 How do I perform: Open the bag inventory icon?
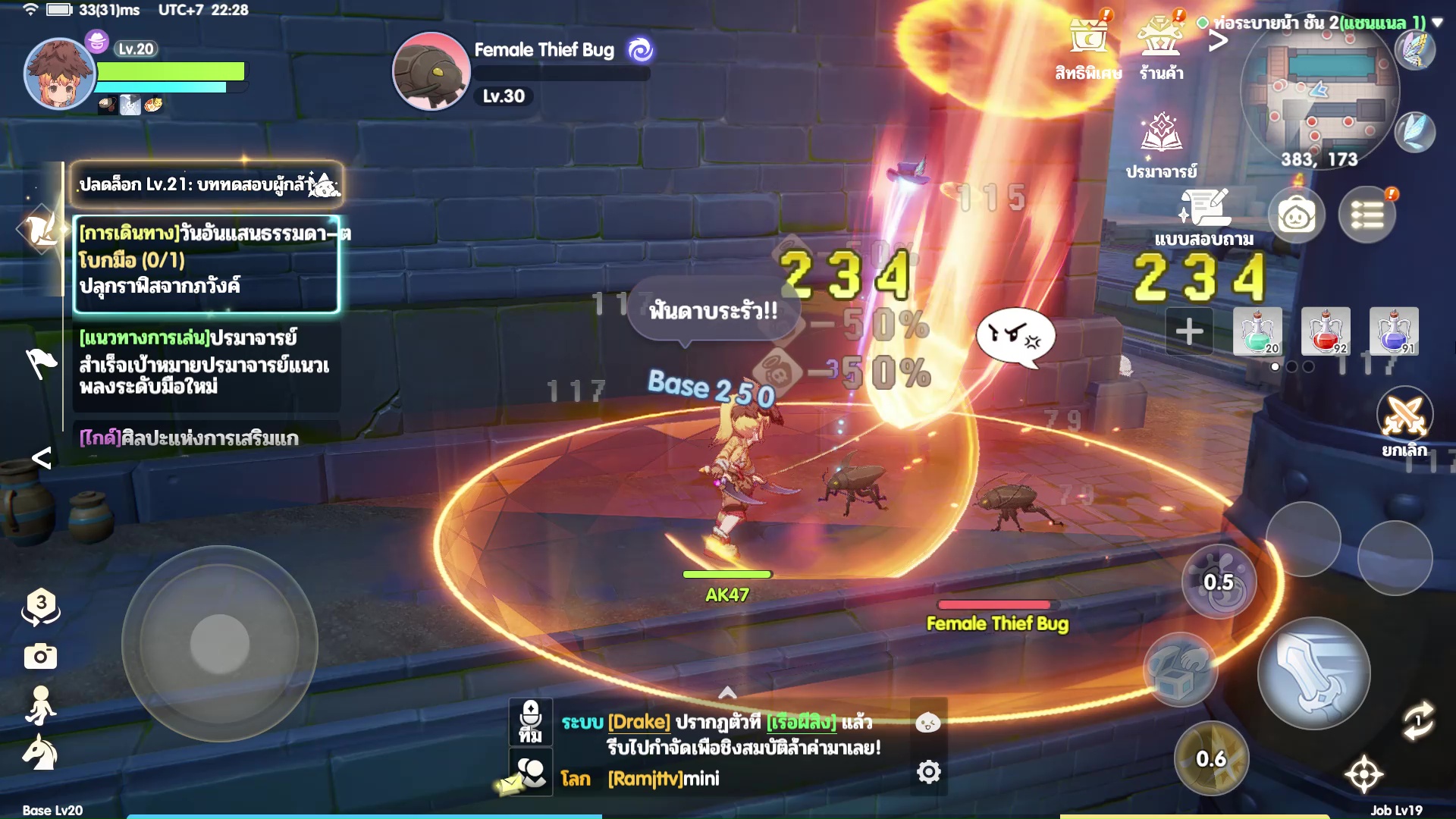pos(1297,216)
